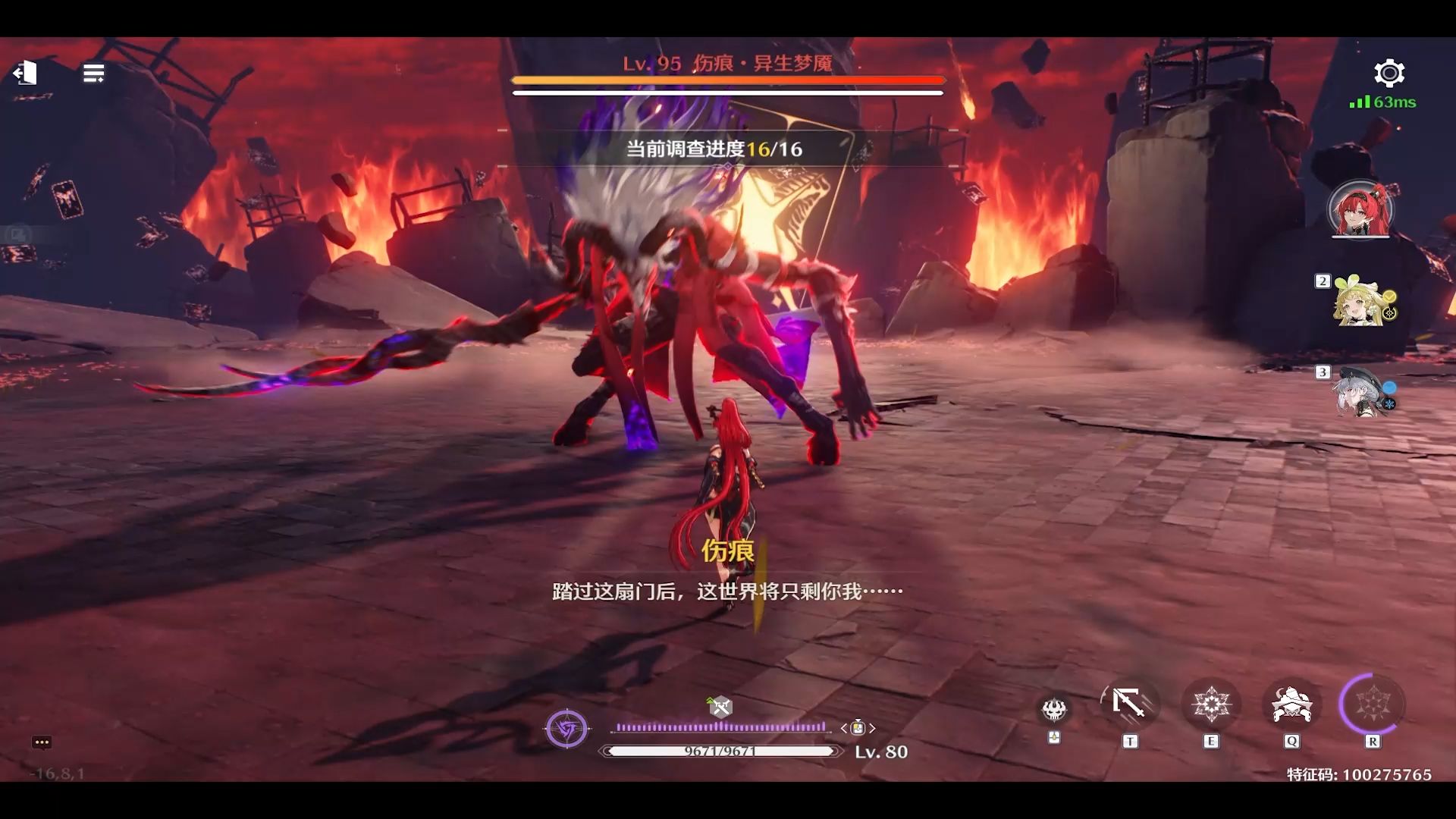Select the red-haired character portrait
The height and width of the screenshot is (819, 1456).
coord(1360,209)
